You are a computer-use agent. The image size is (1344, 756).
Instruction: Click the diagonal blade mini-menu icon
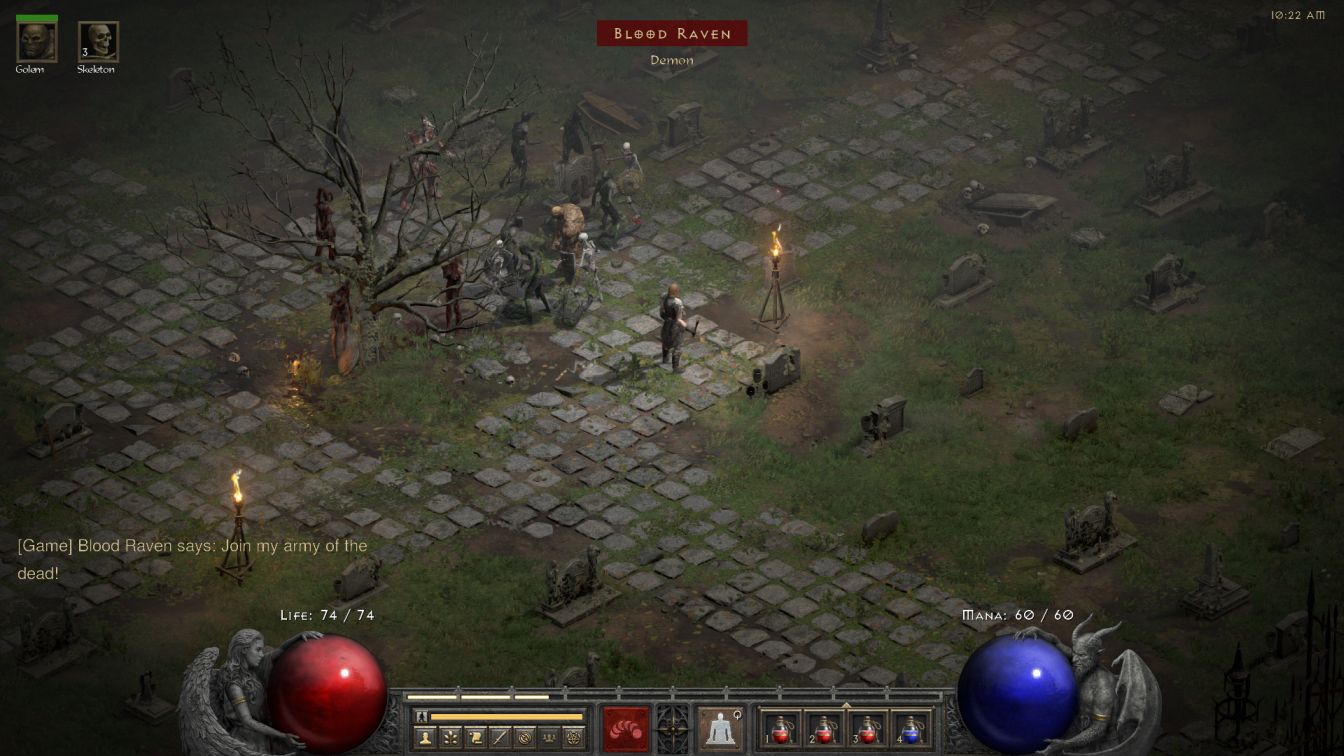pyautogui.click(x=500, y=738)
